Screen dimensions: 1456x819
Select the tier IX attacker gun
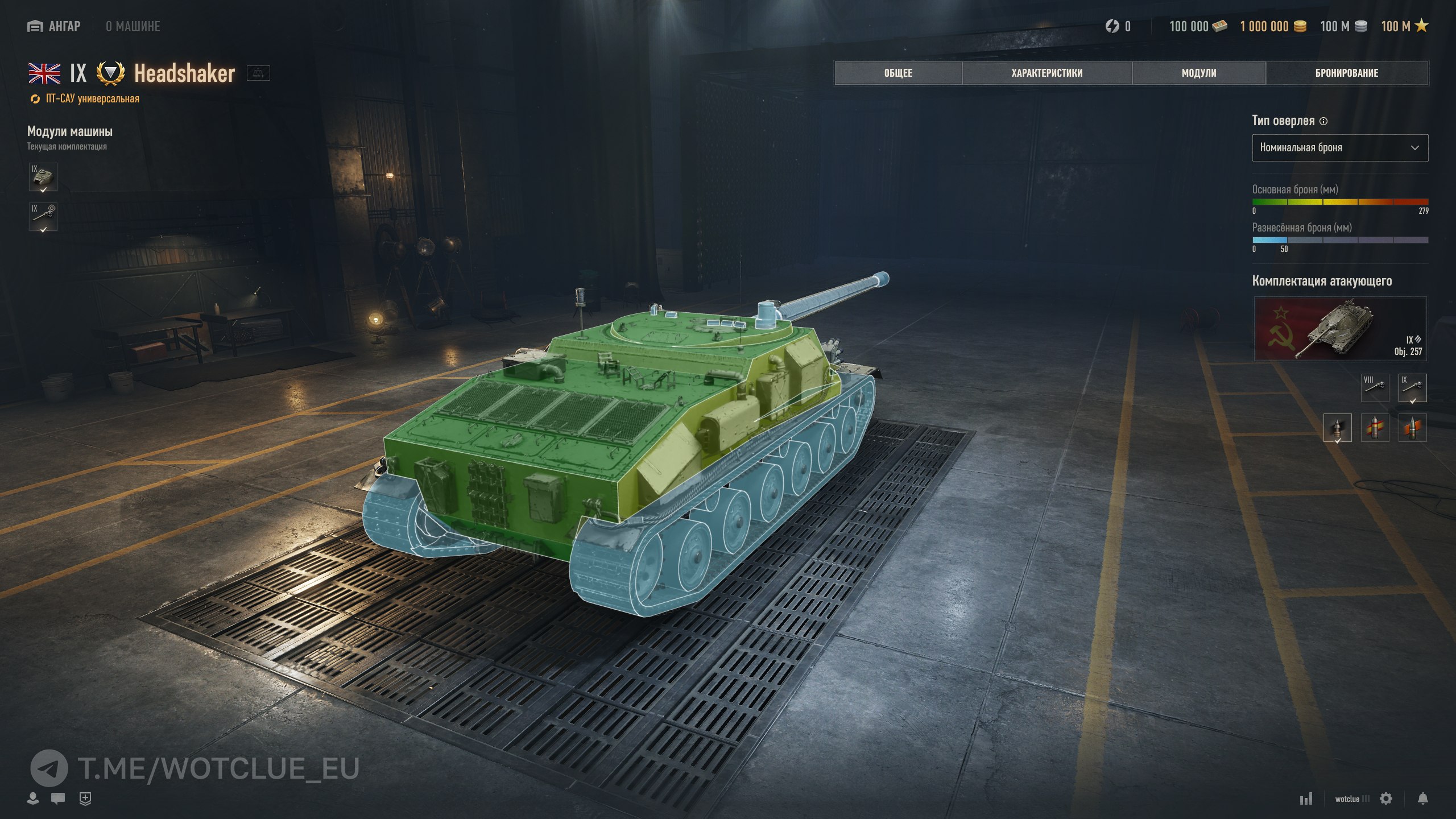[x=1412, y=387]
